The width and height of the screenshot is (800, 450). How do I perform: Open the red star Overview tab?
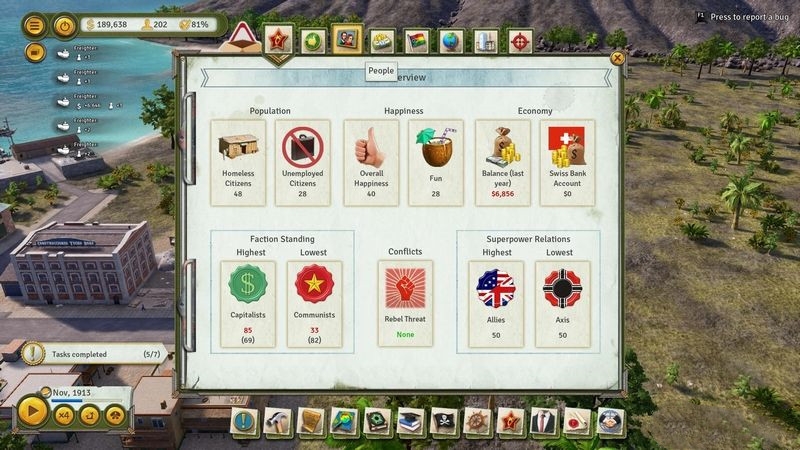[x=281, y=41]
